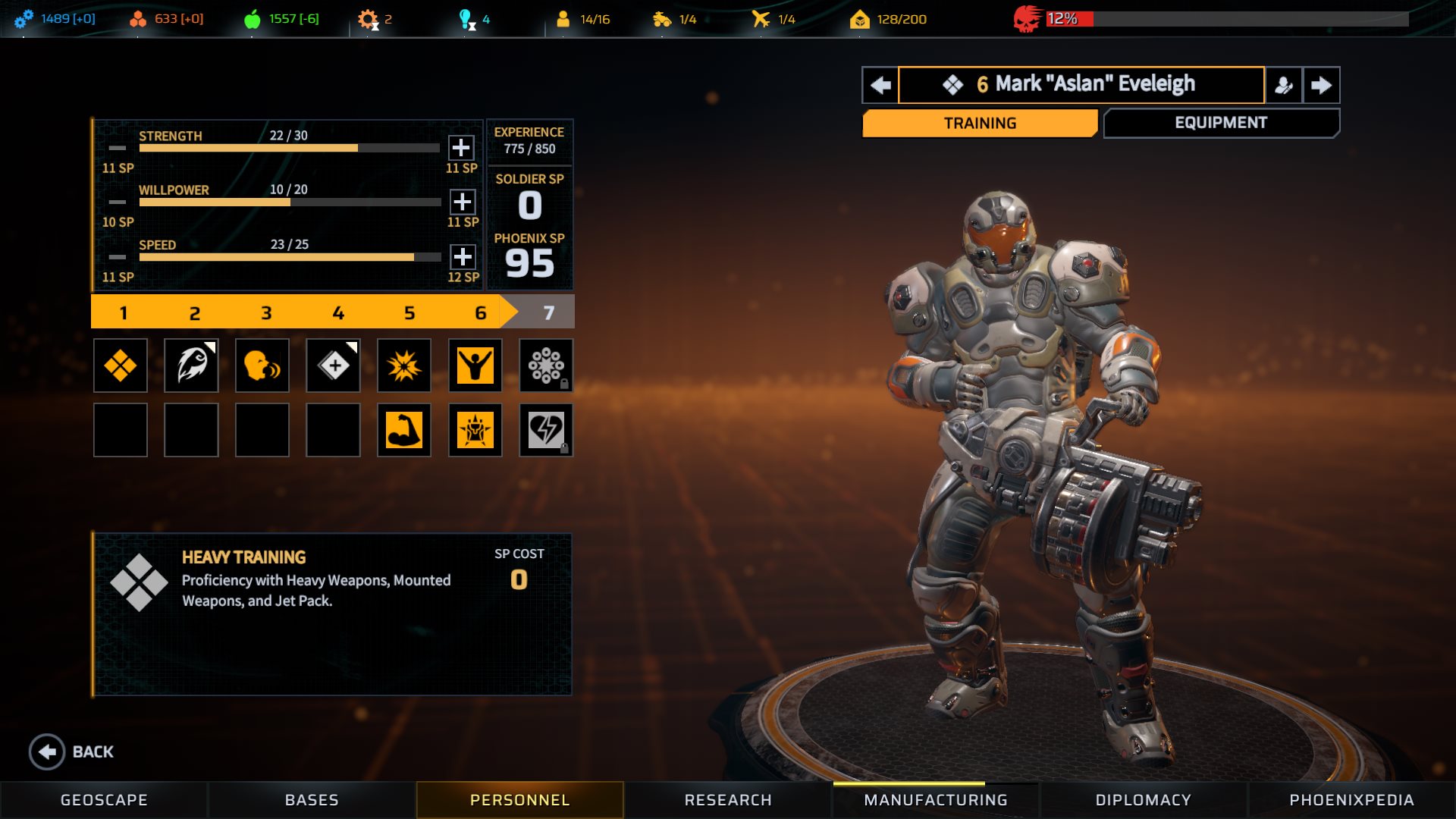This screenshot has width=1456, height=819.
Task: Open the Diplomacy screen
Action: click(x=1144, y=800)
